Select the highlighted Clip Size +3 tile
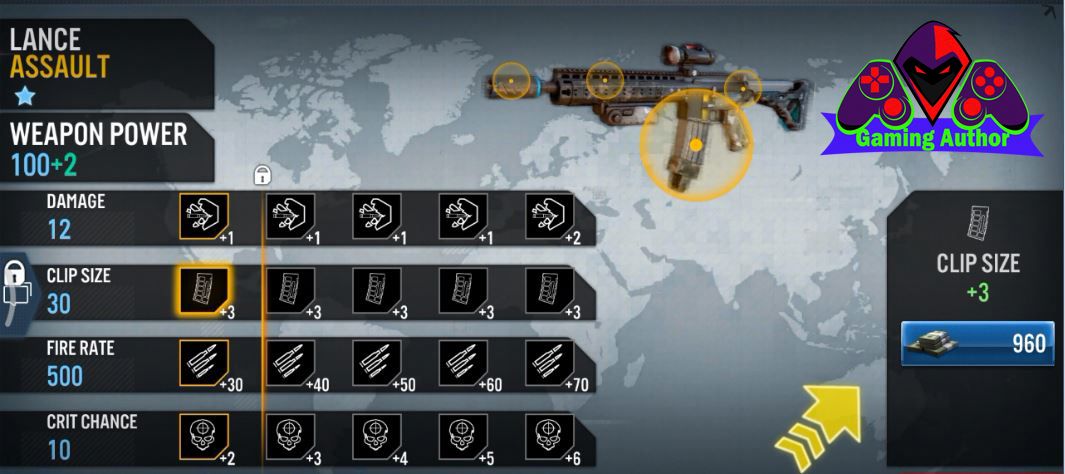 tap(204, 291)
